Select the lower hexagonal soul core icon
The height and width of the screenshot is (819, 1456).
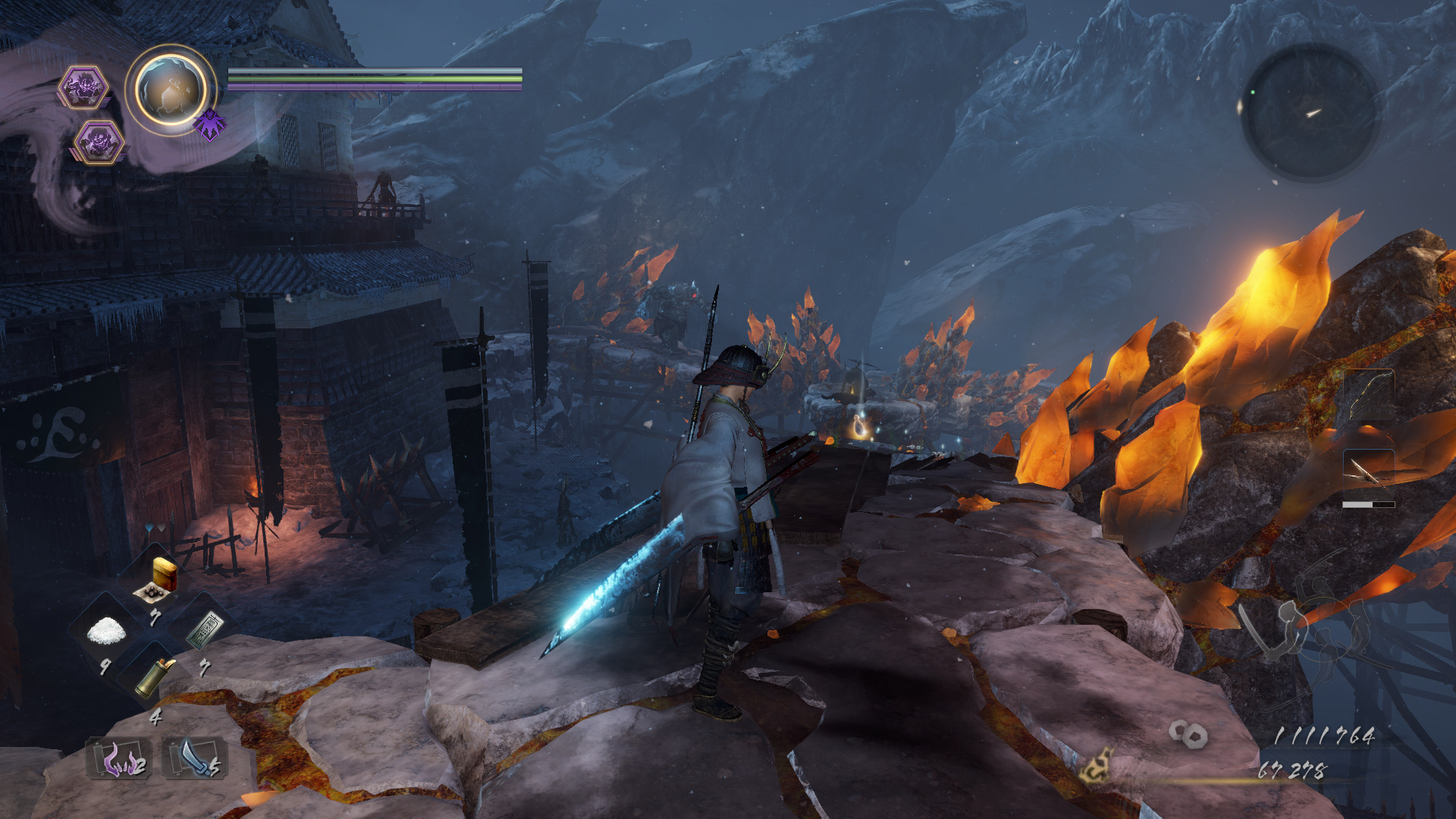point(99,142)
